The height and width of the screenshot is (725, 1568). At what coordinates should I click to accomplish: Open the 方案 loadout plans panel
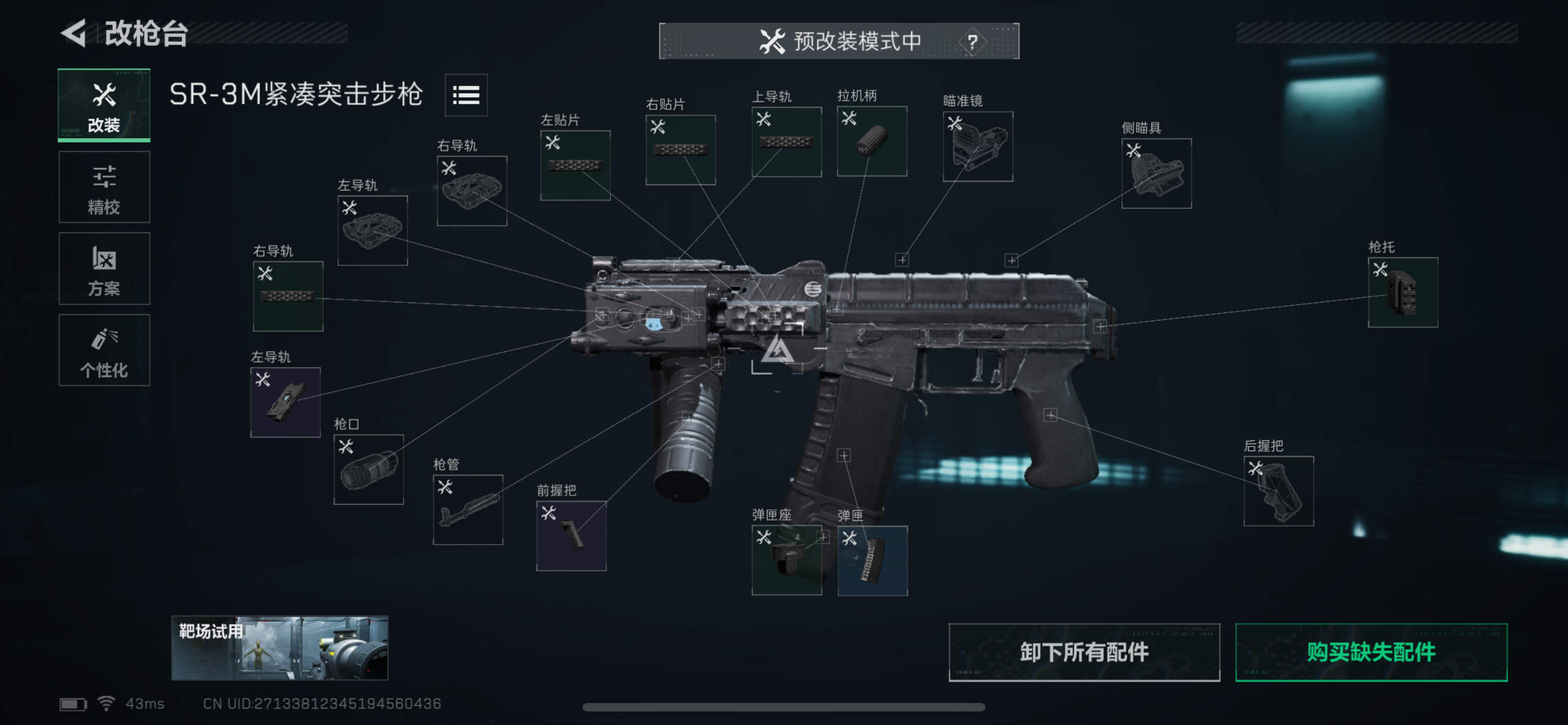(103, 268)
